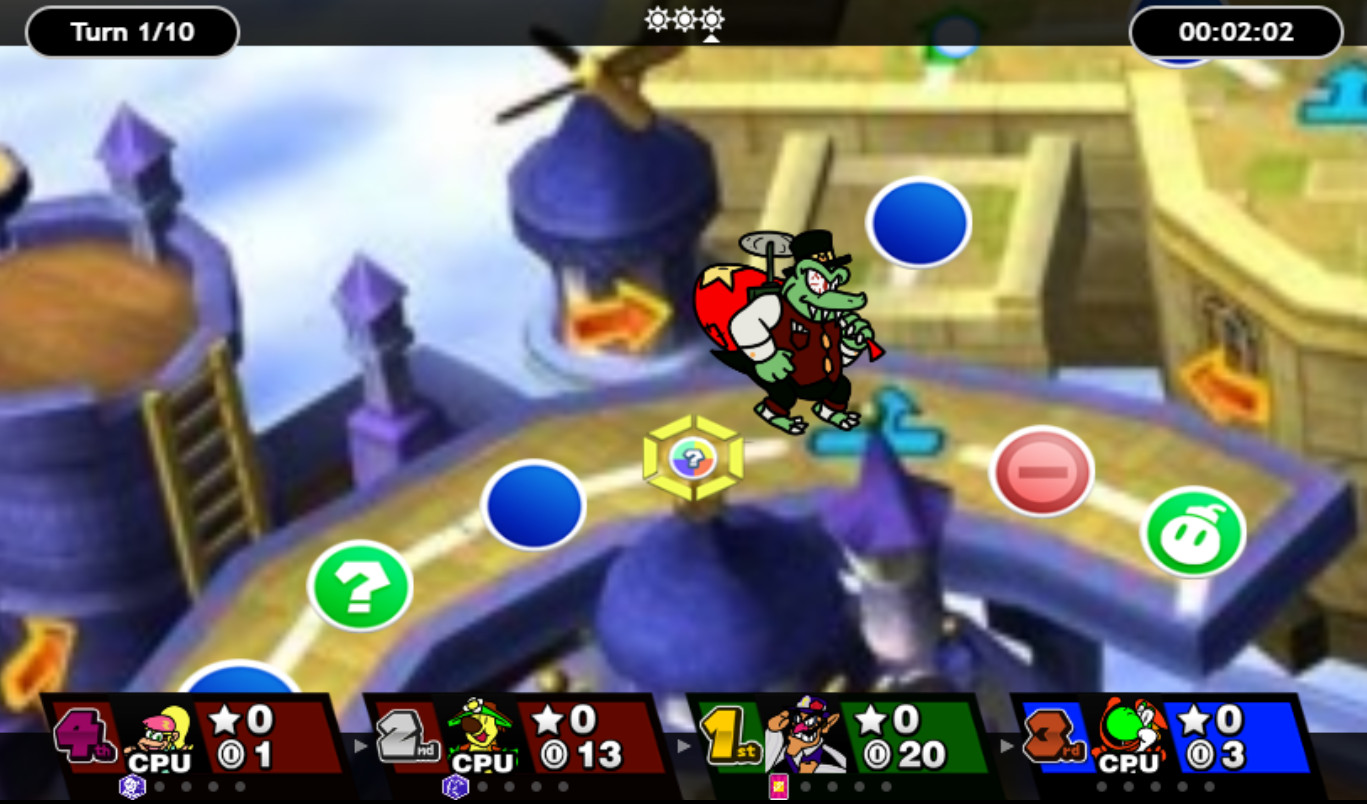Click the CPU label on Peach's panel
Screen dimensions: 1367x804
tap(160, 762)
